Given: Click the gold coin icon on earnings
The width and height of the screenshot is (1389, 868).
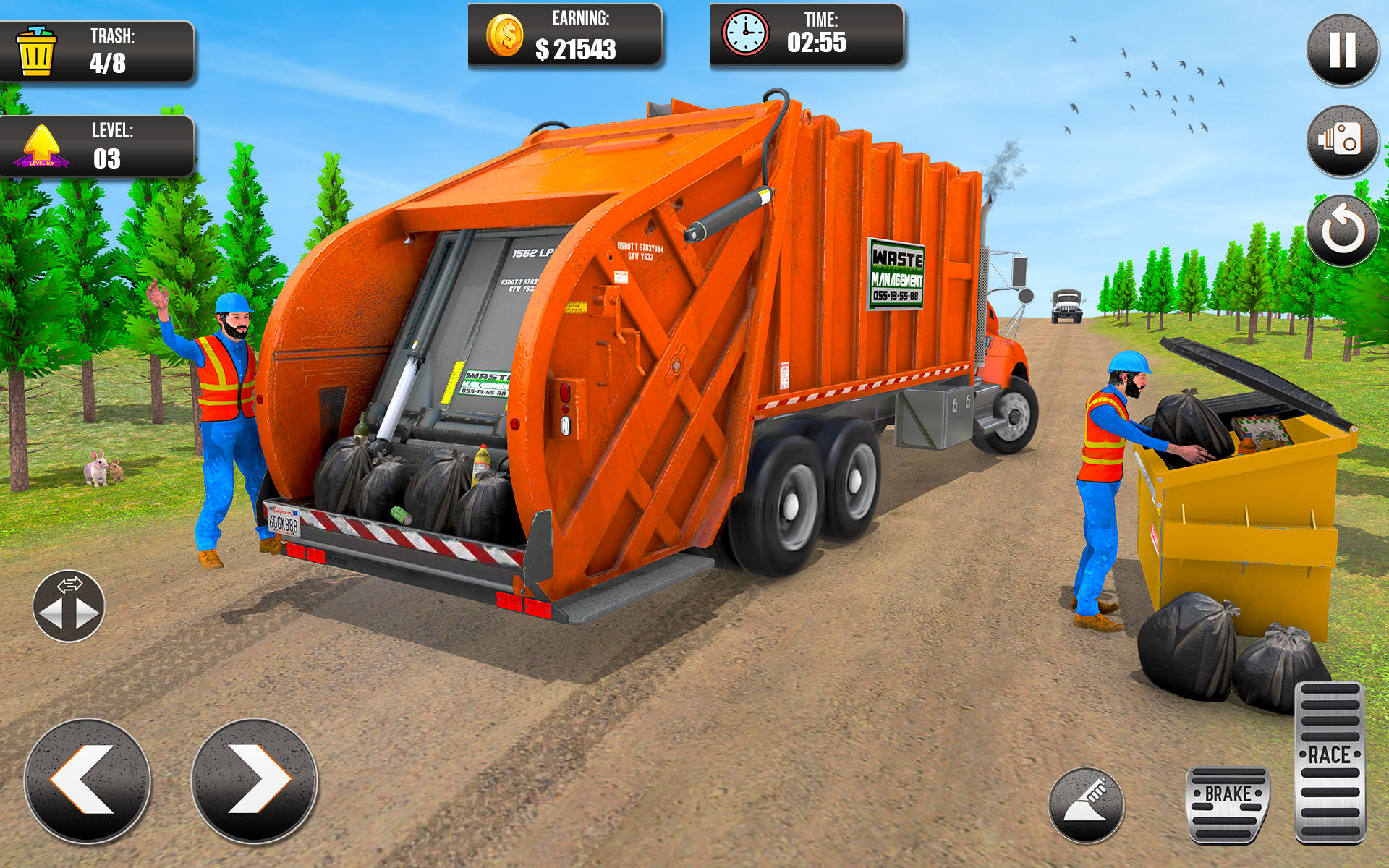Looking at the screenshot, I should pyautogui.click(x=506, y=34).
